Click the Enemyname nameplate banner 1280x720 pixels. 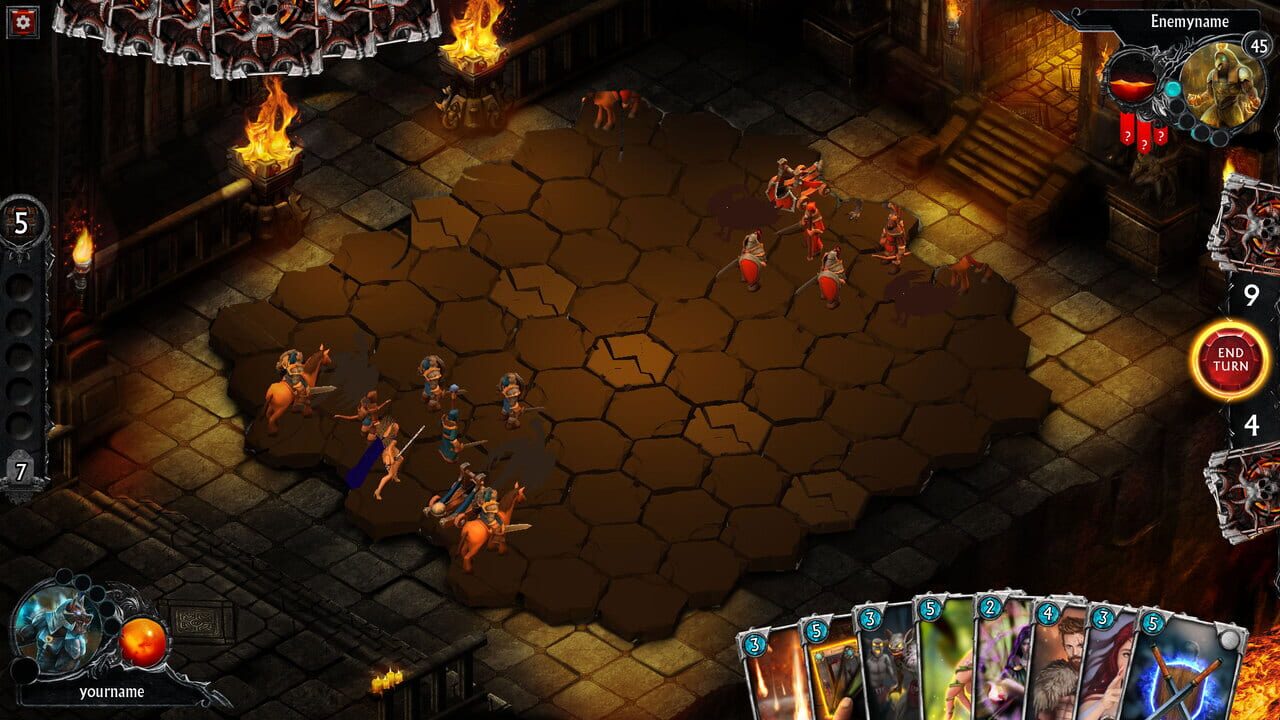(1190, 20)
